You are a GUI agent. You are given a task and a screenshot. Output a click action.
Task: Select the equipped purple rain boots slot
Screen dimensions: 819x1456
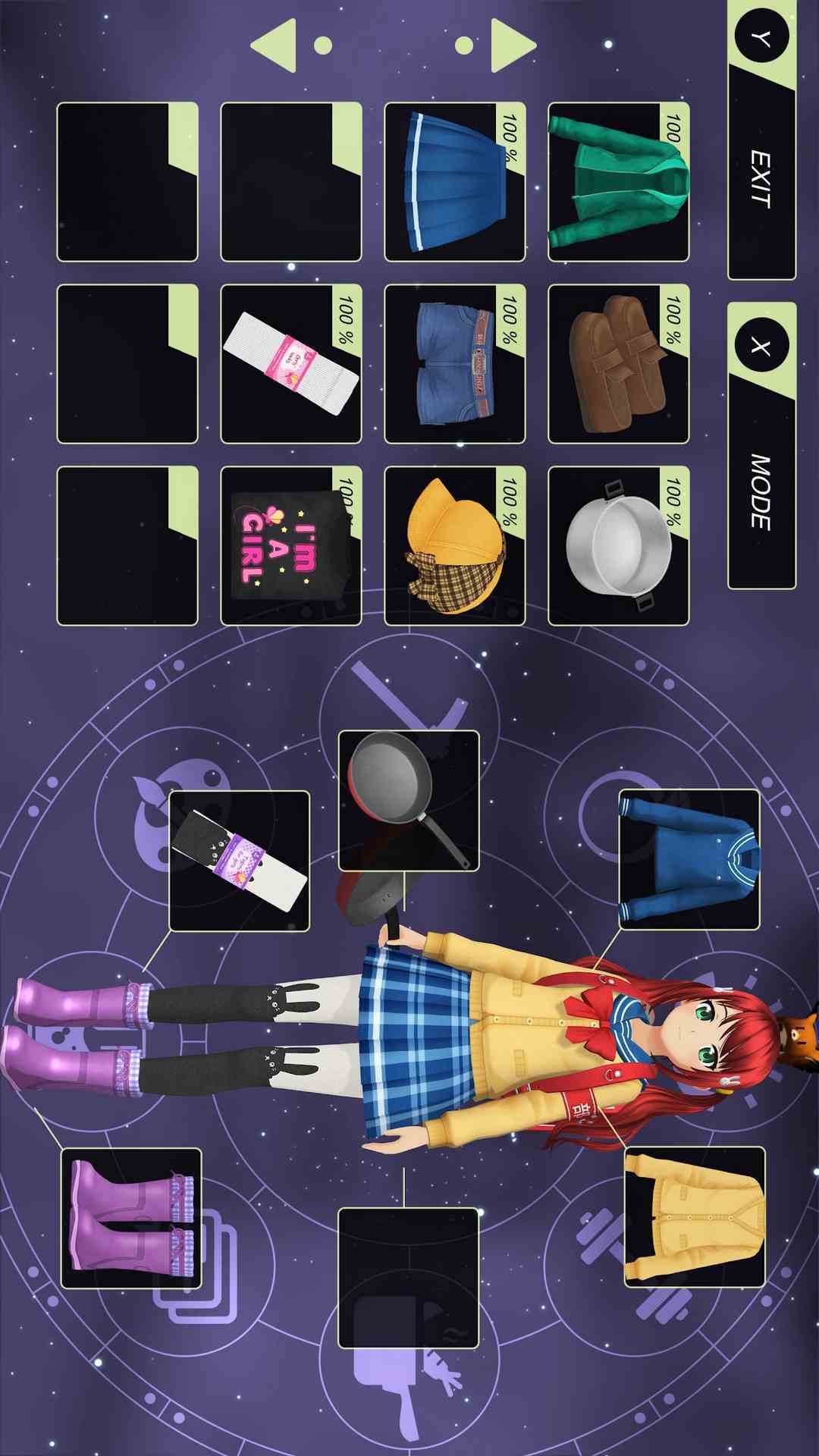[x=131, y=1218]
